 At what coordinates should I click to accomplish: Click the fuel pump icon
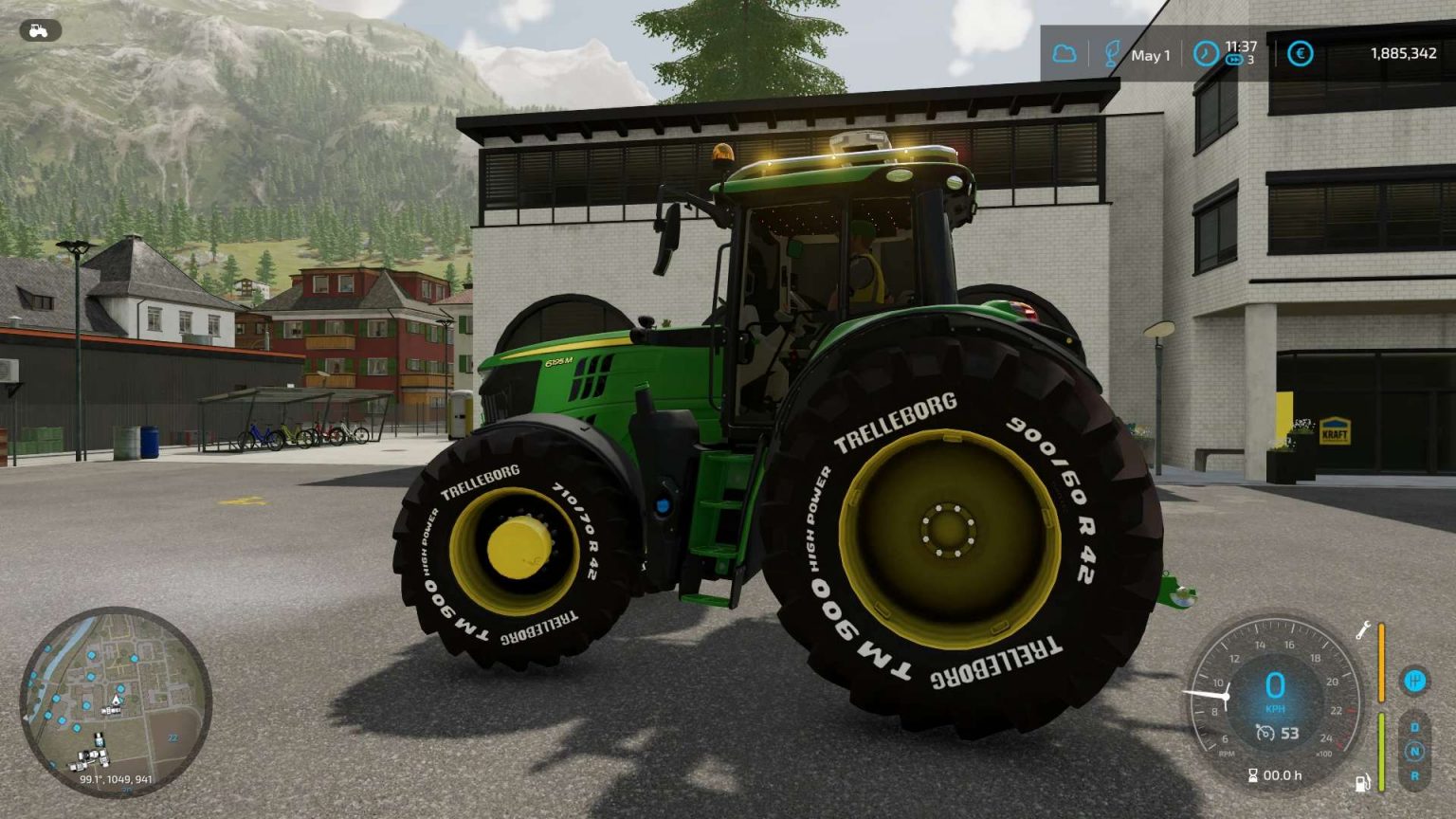[1362, 782]
